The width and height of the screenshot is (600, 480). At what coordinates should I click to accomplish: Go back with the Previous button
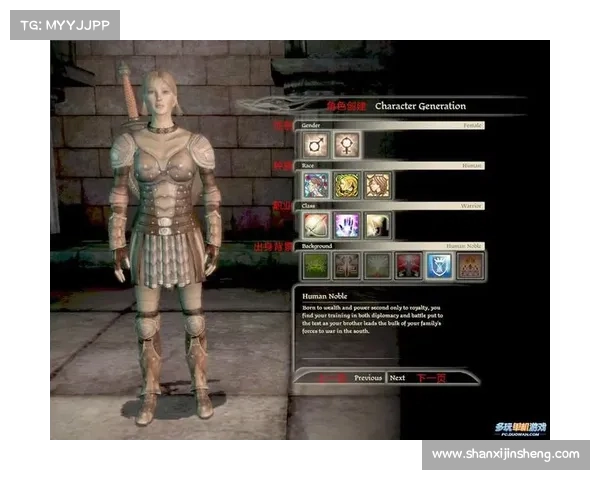click(x=367, y=378)
